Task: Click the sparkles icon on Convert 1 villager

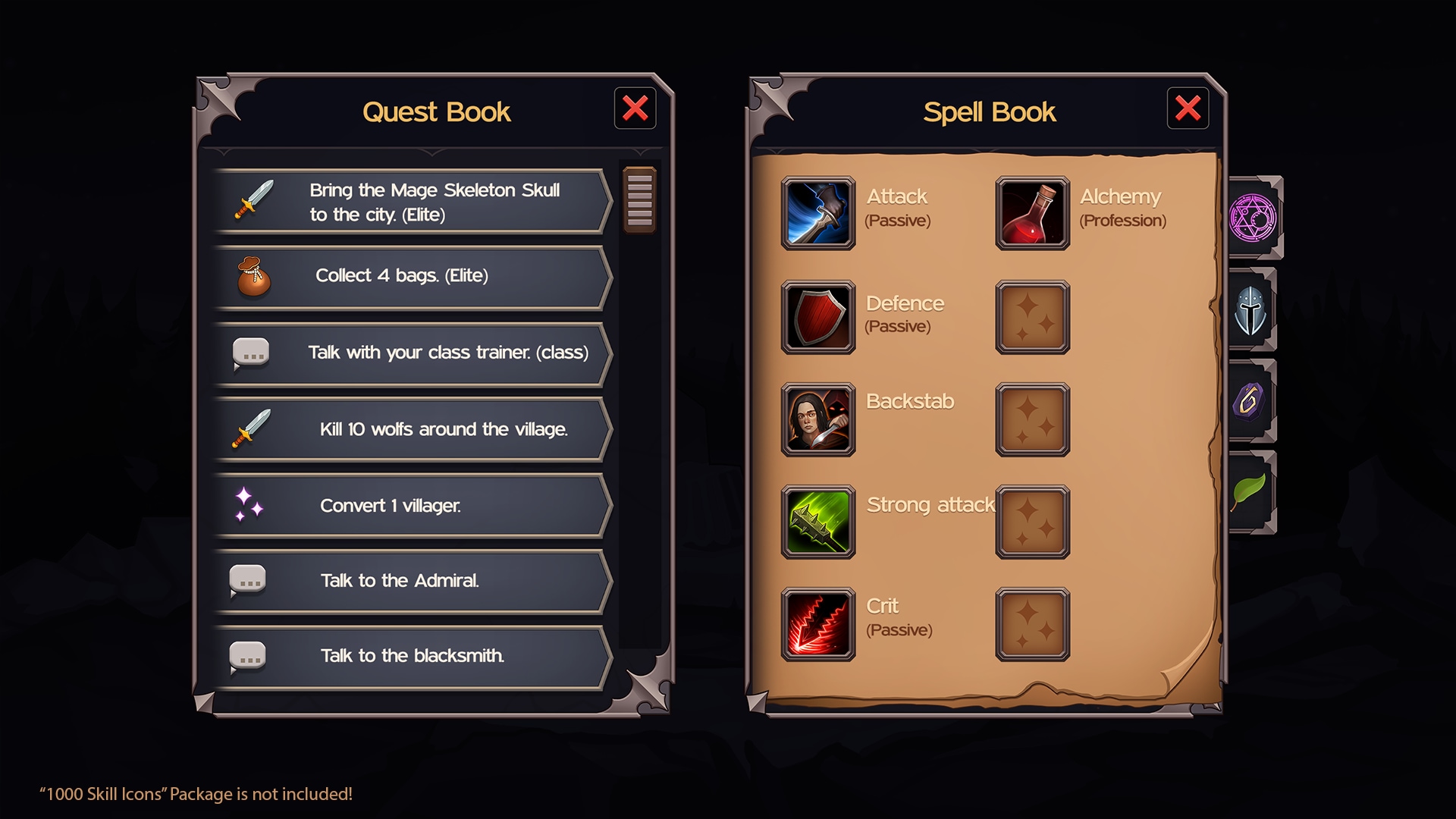Action: tap(248, 504)
